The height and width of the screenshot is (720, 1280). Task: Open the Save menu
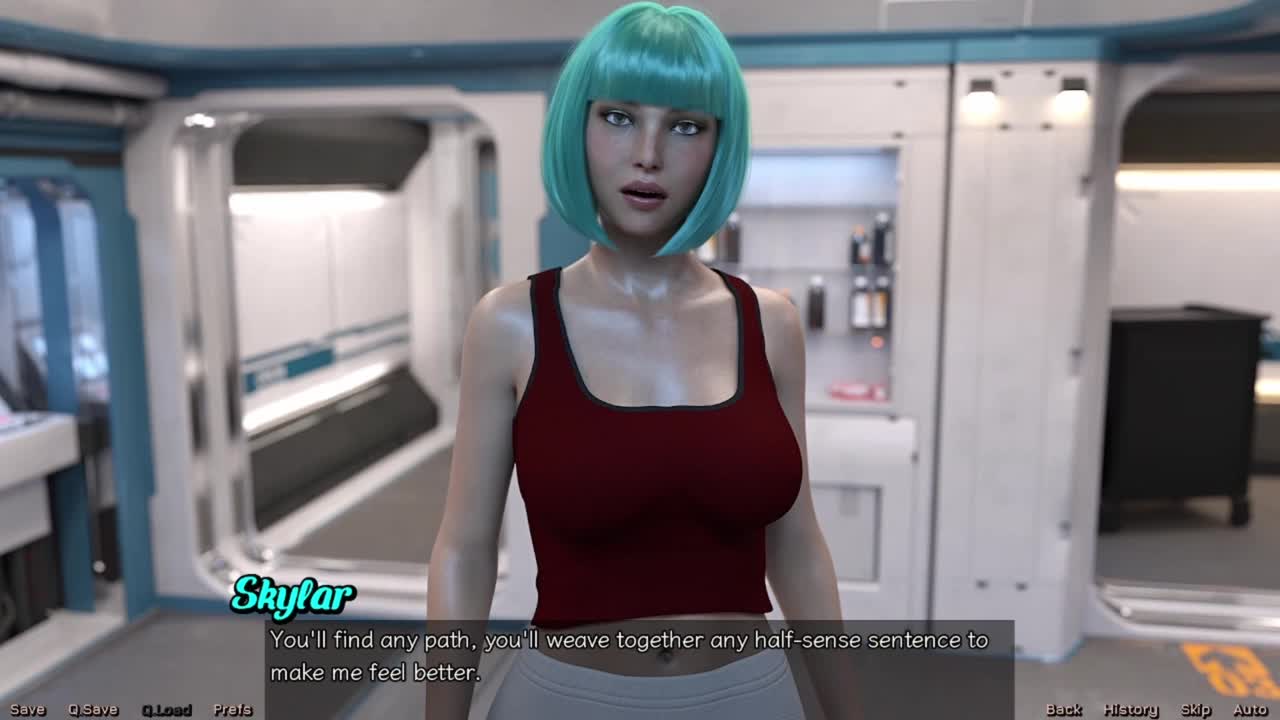click(x=28, y=709)
